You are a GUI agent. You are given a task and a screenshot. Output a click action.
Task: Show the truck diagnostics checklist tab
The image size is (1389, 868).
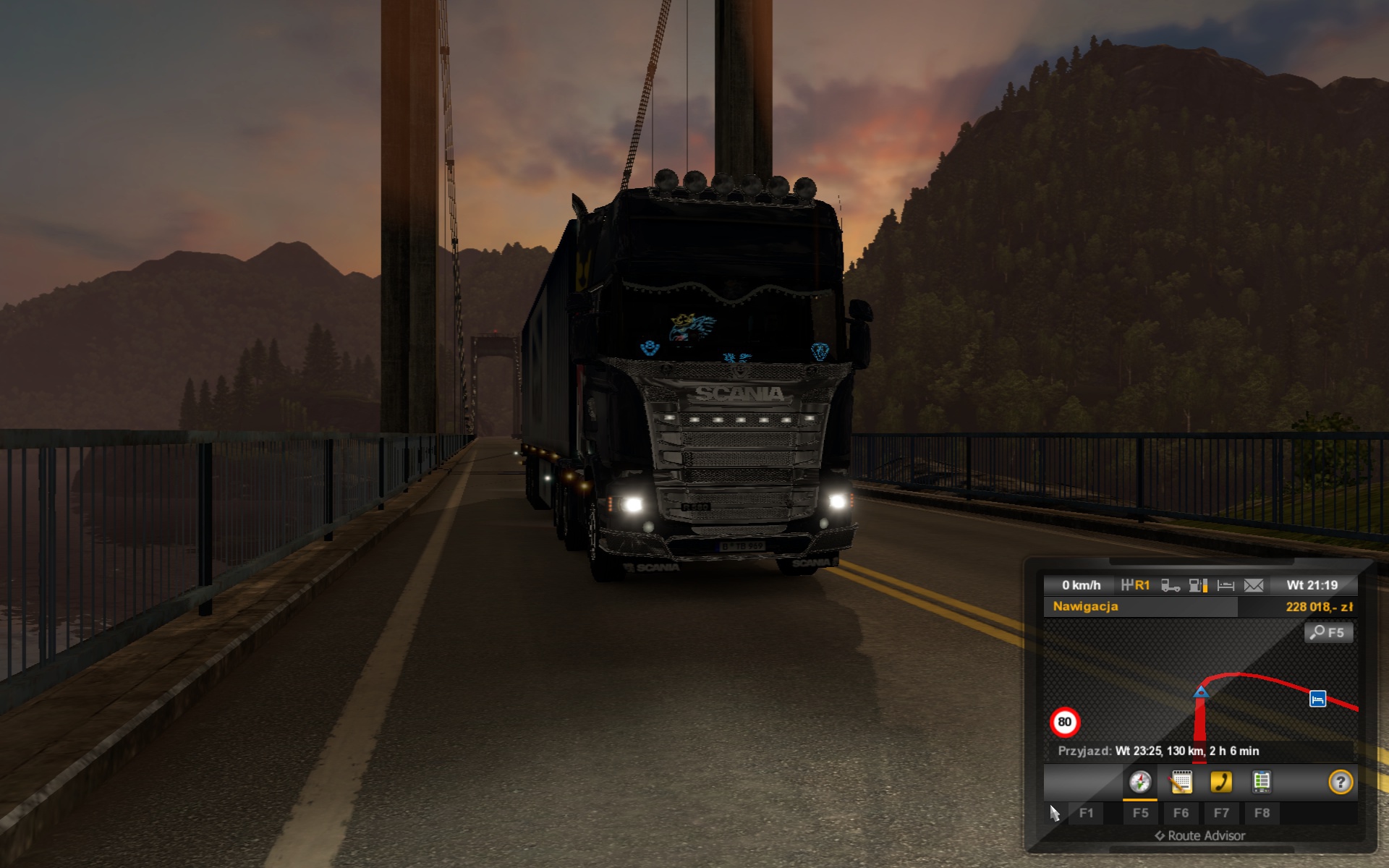coord(1262,782)
